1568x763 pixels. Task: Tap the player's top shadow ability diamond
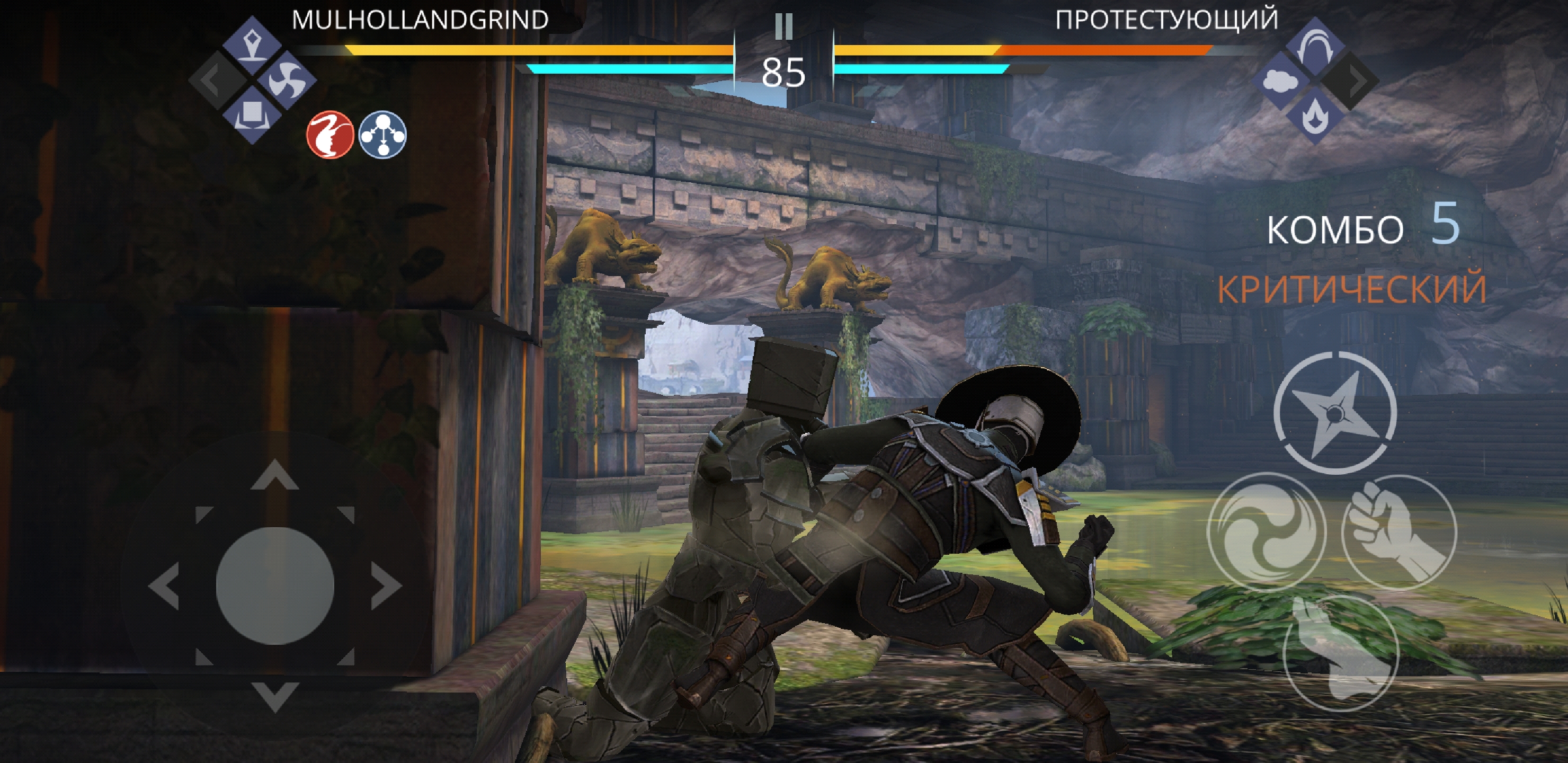252,46
